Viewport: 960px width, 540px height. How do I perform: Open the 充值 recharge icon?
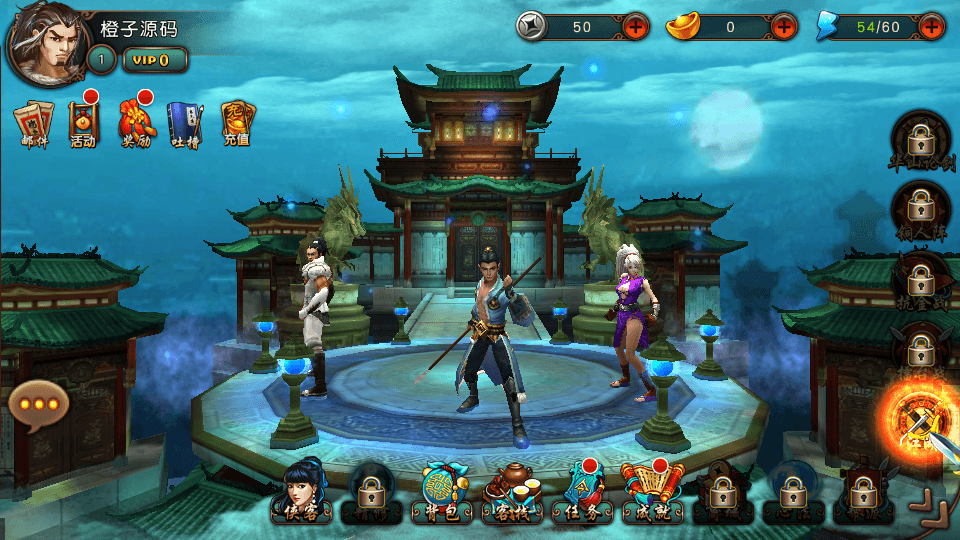(237, 124)
